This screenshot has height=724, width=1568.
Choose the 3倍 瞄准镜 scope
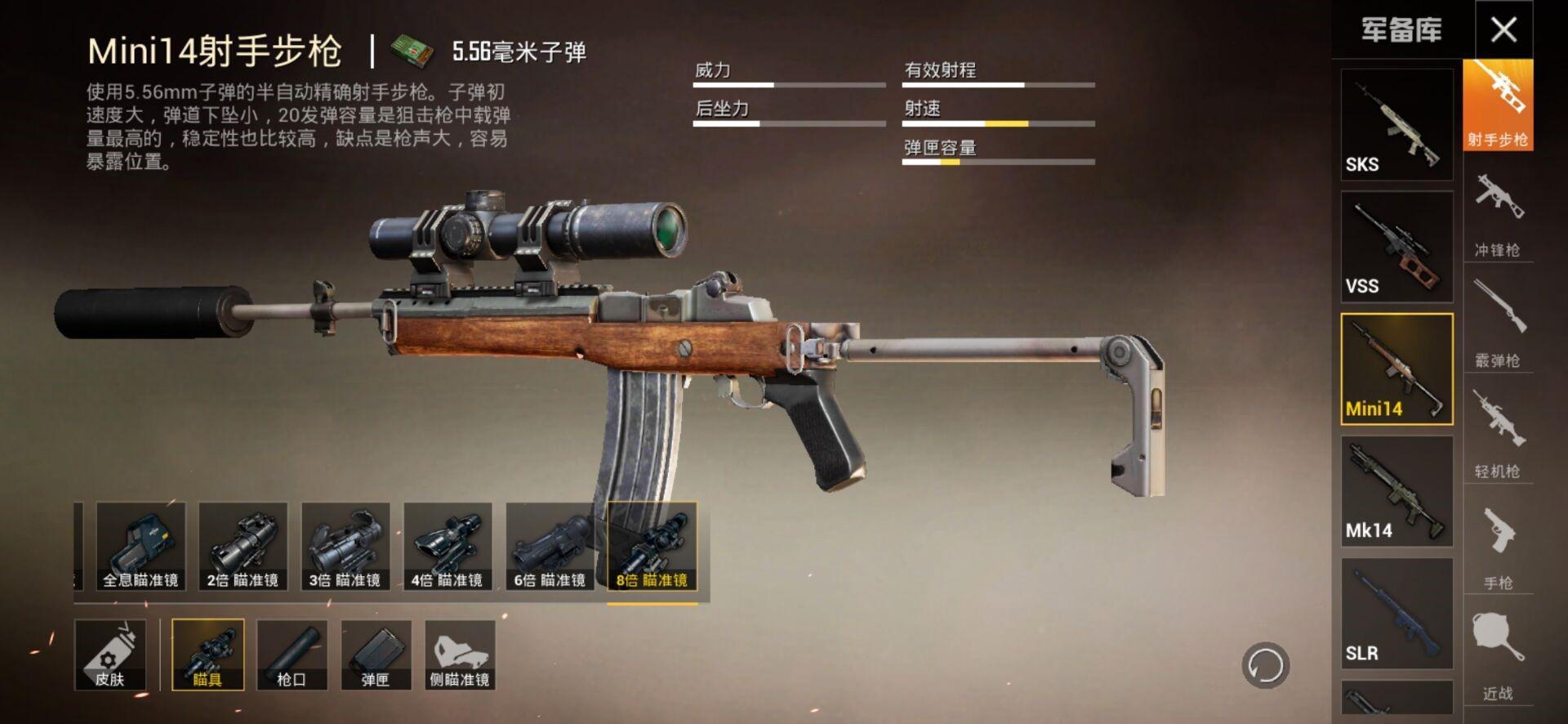point(345,546)
